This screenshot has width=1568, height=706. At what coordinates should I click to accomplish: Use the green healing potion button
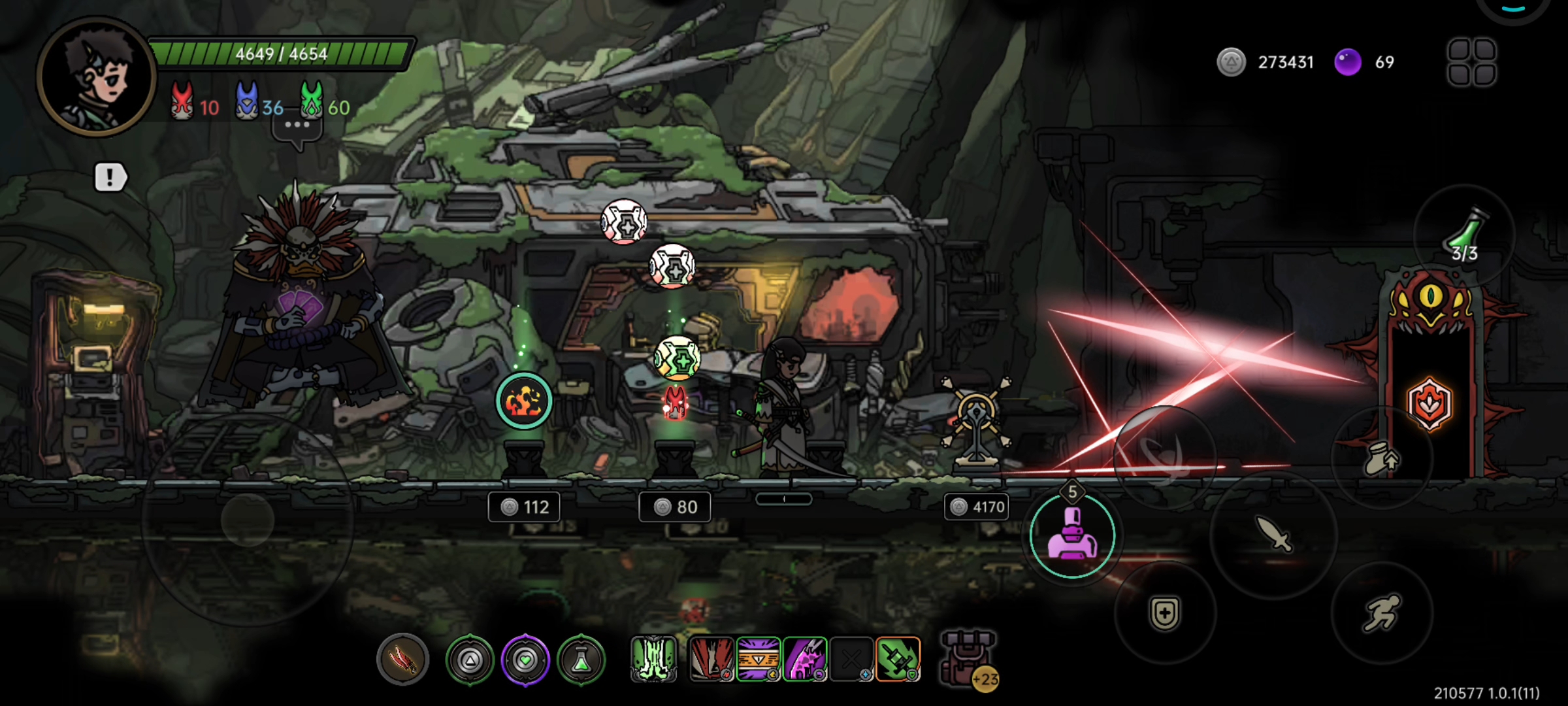[x=1464, y=235]
